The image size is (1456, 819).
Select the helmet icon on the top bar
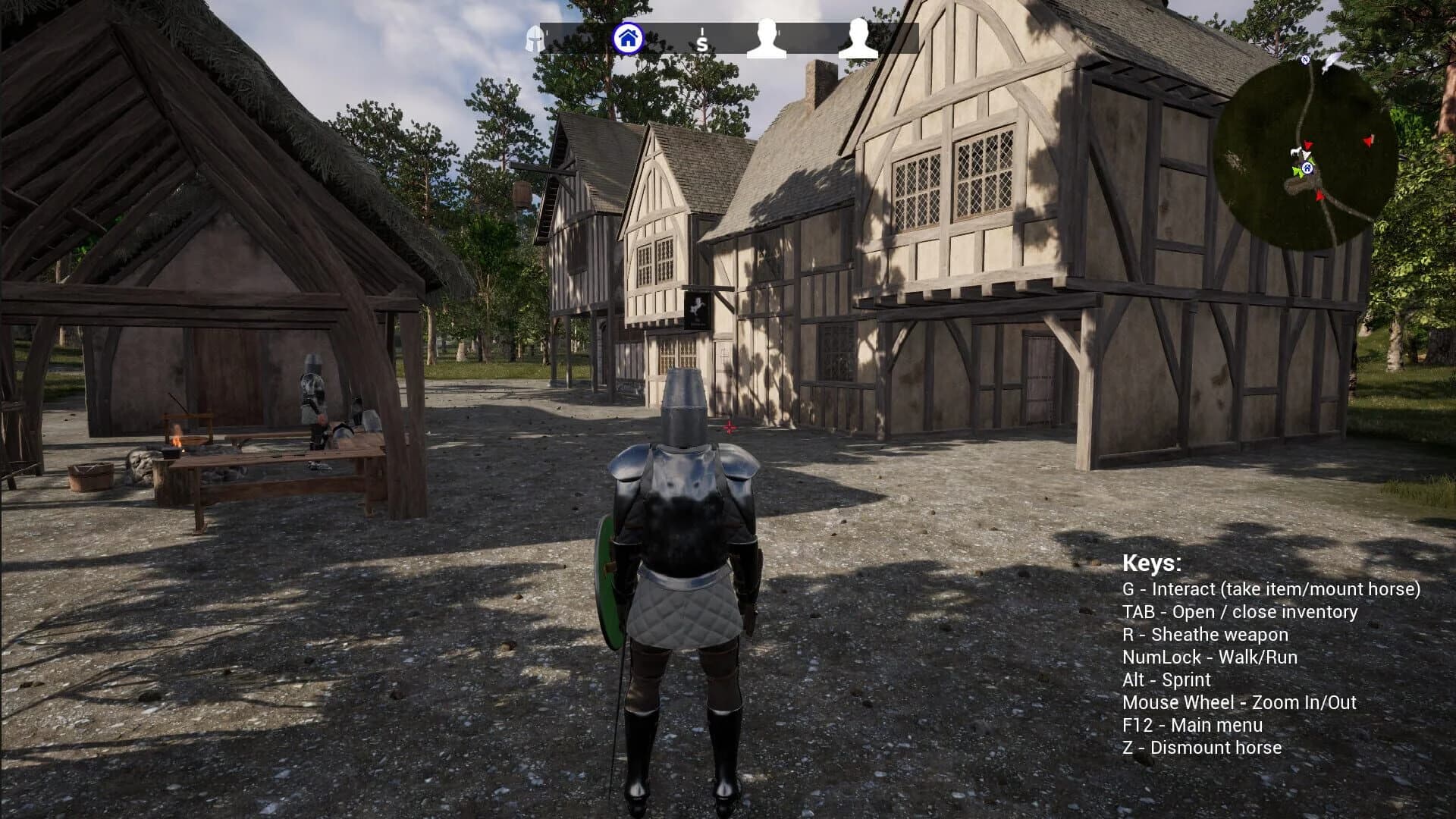click(534, 38)
